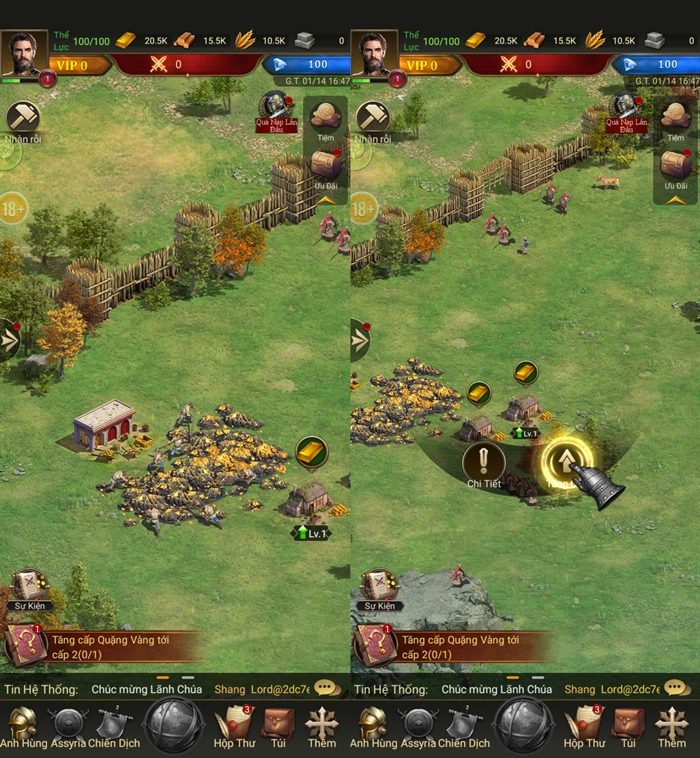Open Anh Hùng heroes in the left screenshot
The width and height of the screenshot is (700, 758).
[22, 725]
